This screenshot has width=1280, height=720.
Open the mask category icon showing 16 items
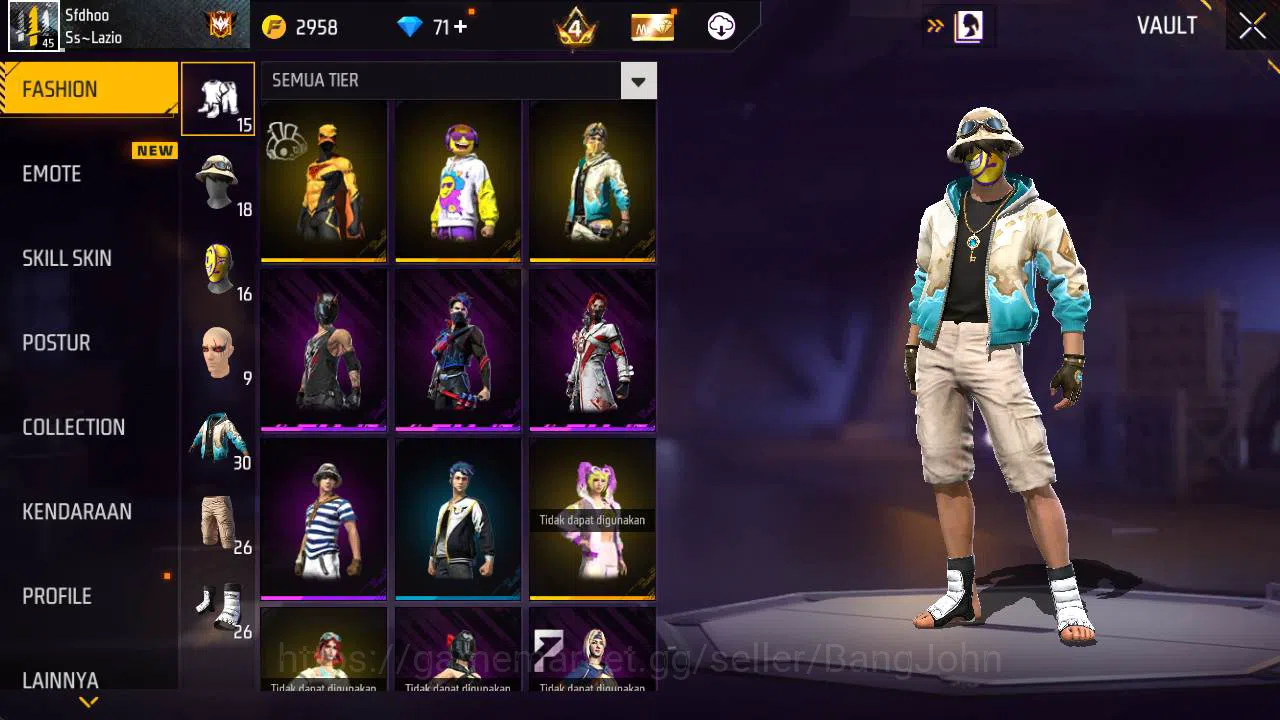click(x=218, y=264)
